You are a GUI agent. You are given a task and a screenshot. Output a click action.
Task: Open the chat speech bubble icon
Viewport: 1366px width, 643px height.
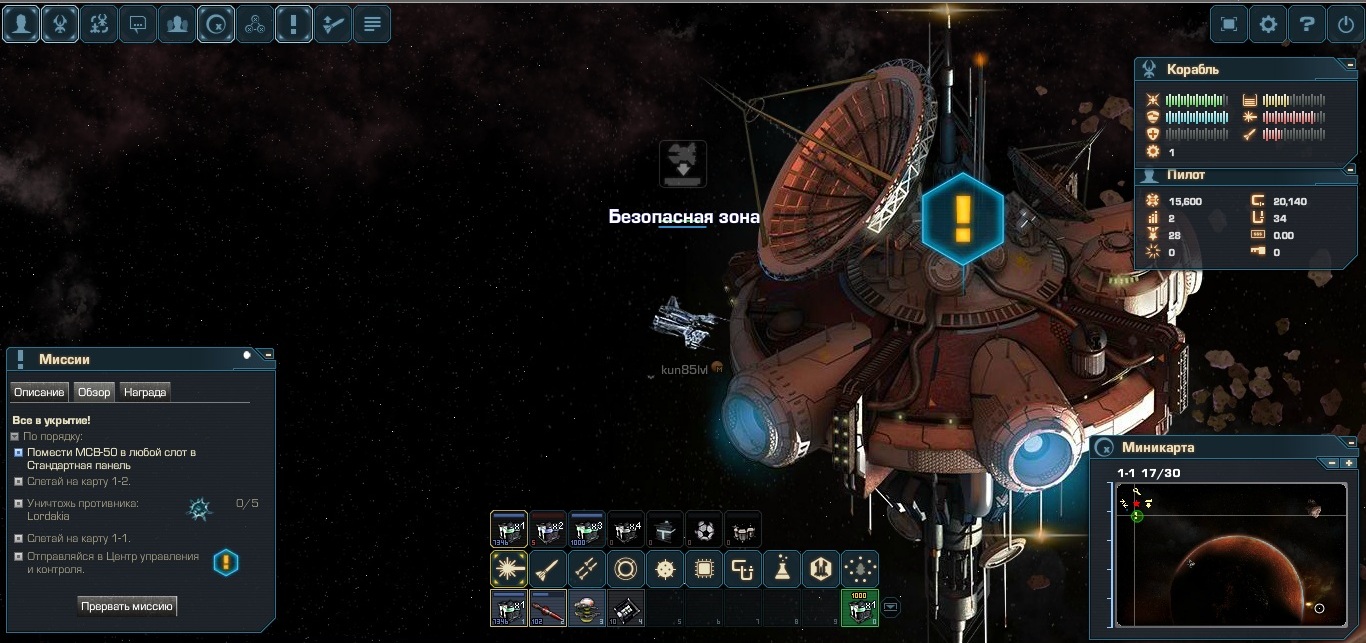point(138,24)
